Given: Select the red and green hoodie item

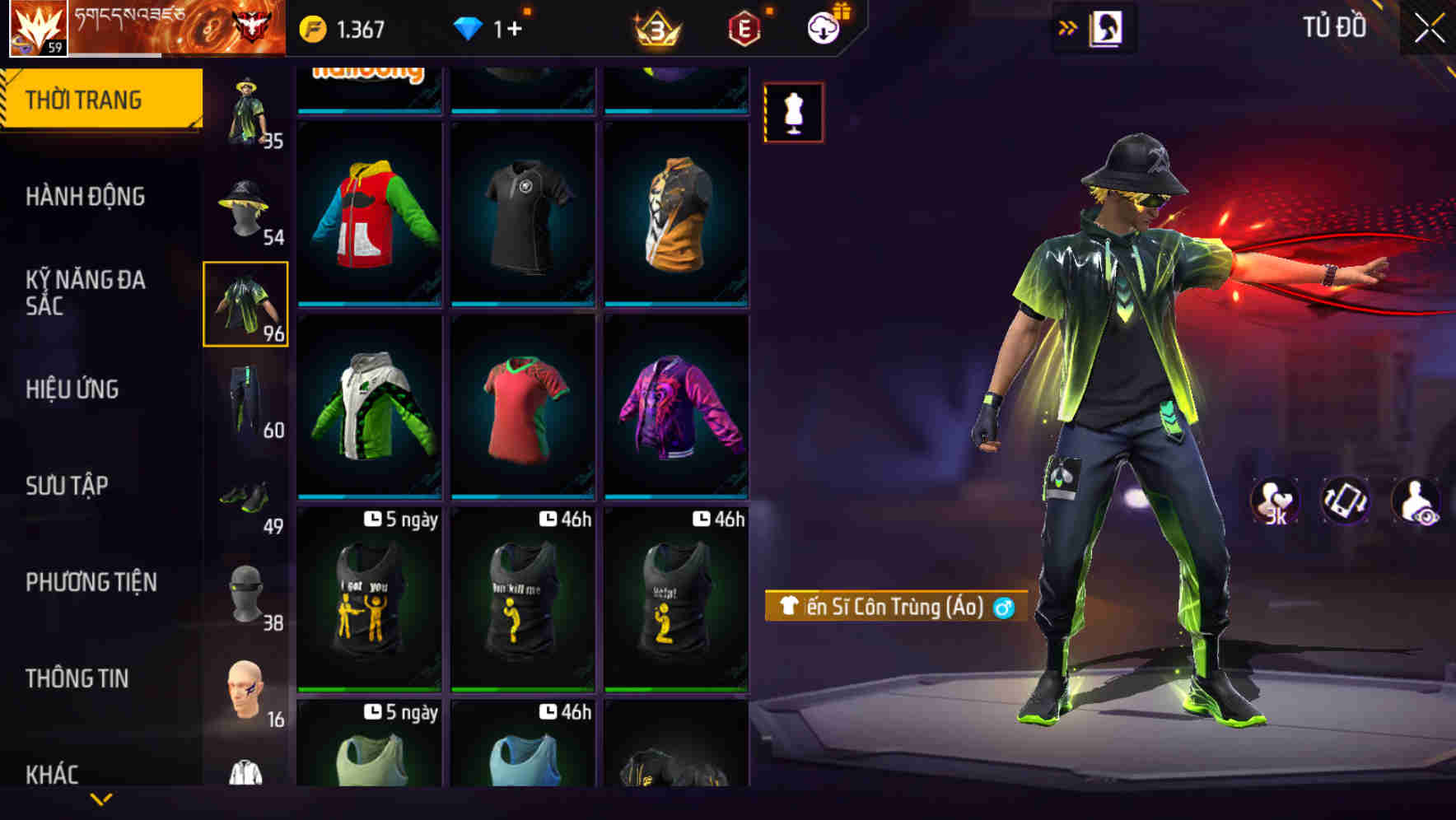Looking at the screenshot, I should tap(370, 216).
